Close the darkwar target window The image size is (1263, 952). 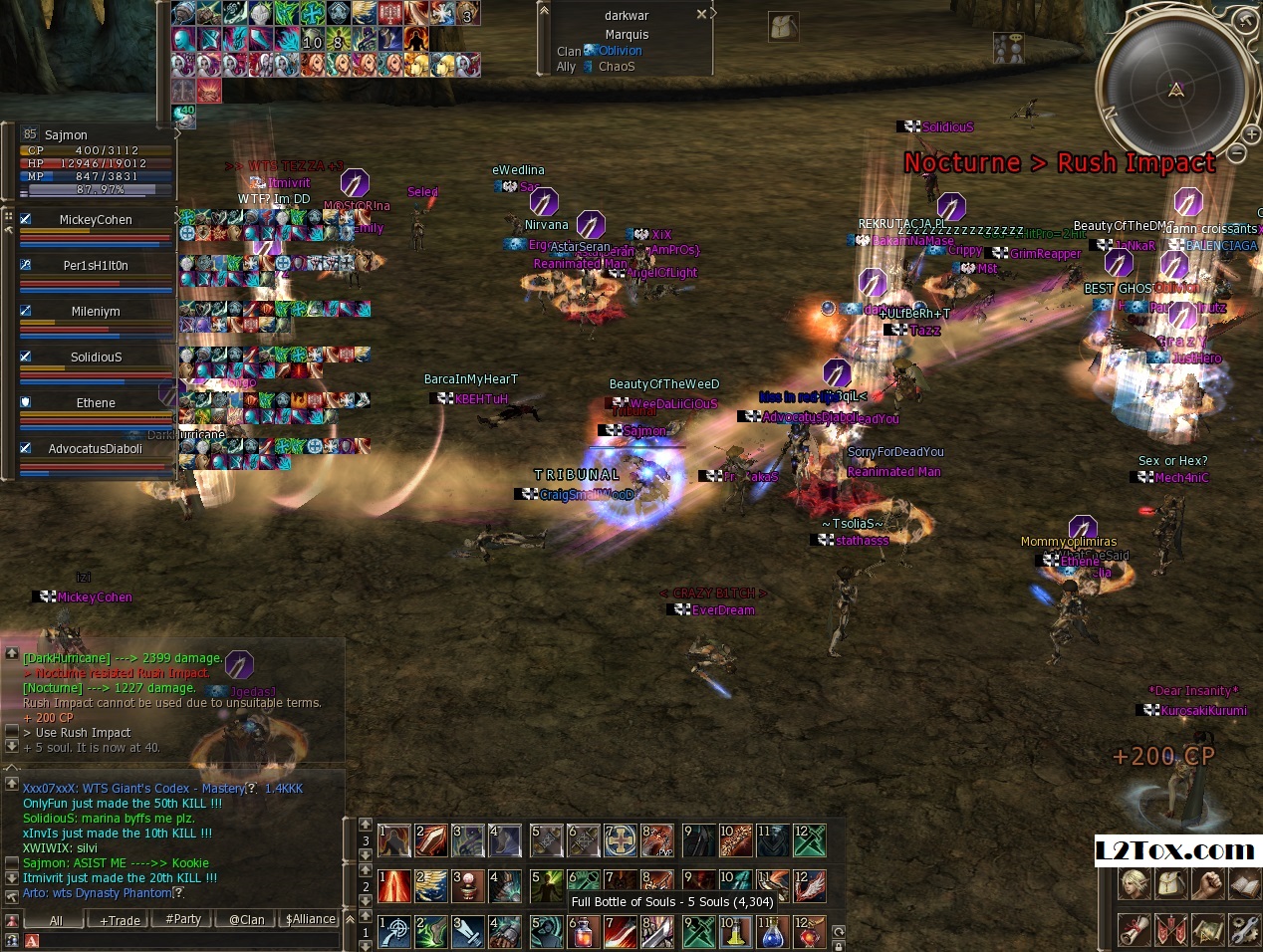[701, 15]
